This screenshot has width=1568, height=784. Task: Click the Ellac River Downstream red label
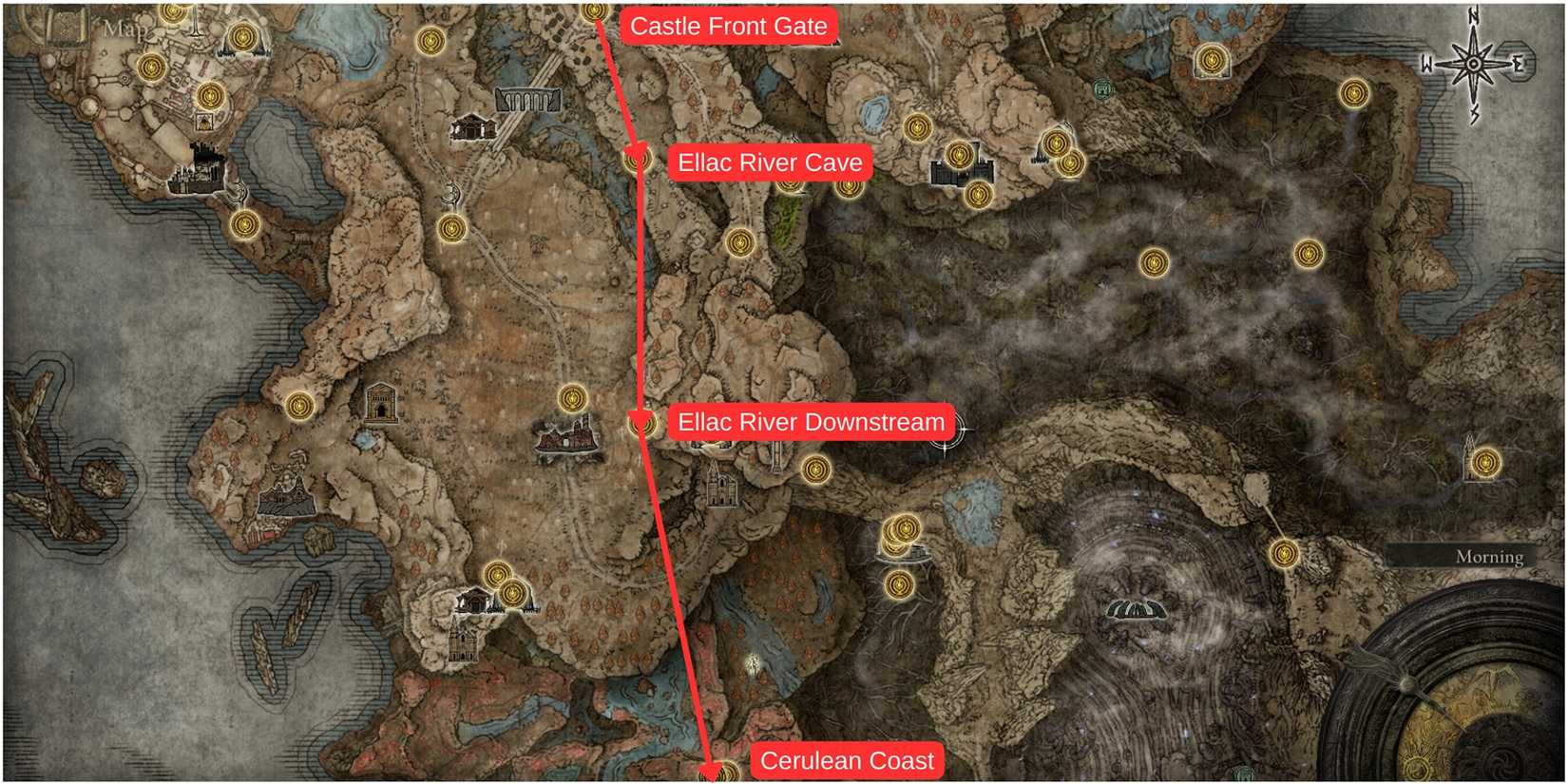813,421
